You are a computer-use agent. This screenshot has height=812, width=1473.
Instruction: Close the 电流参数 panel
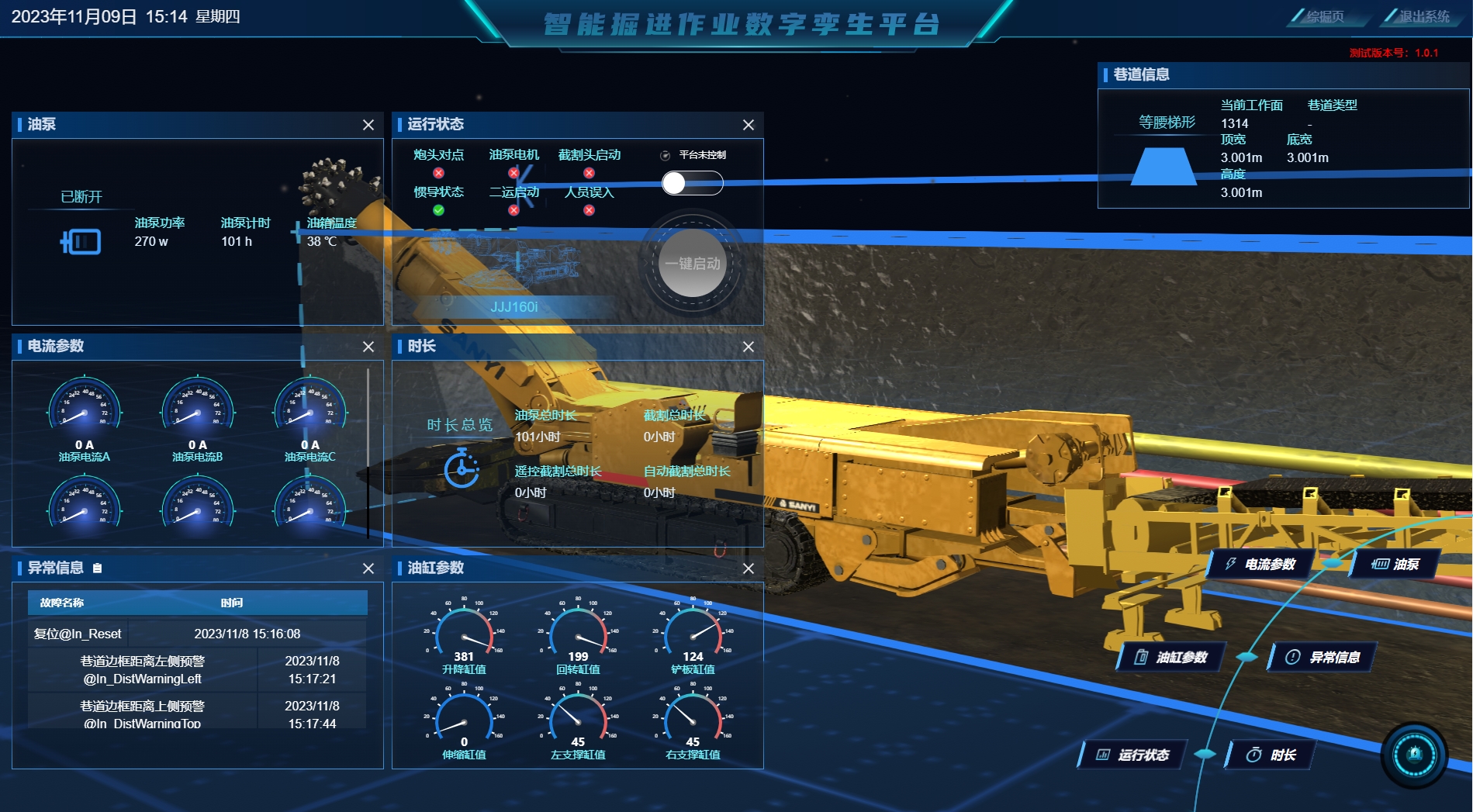(368, 347)
